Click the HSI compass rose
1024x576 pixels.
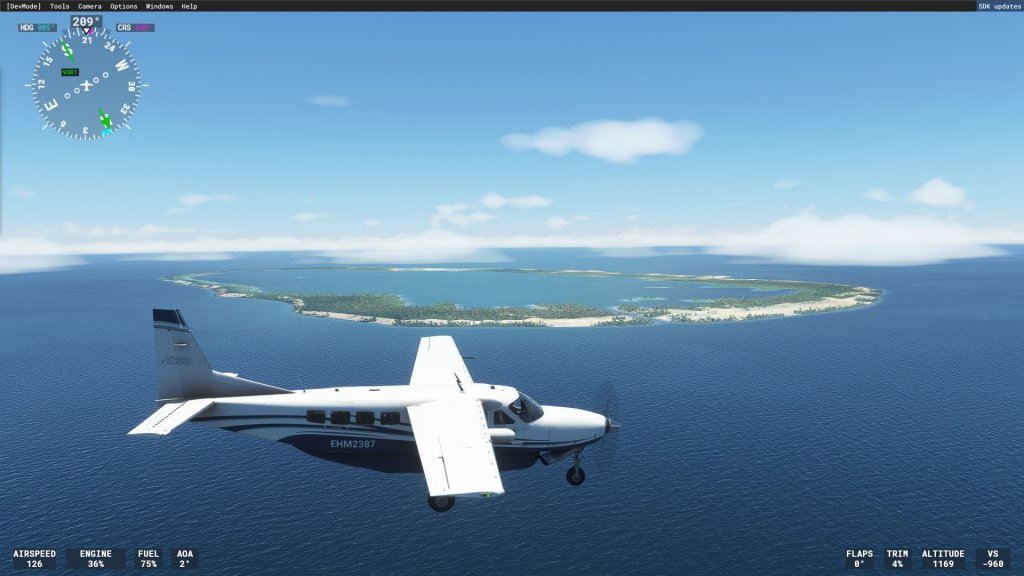tap(86, 85)
